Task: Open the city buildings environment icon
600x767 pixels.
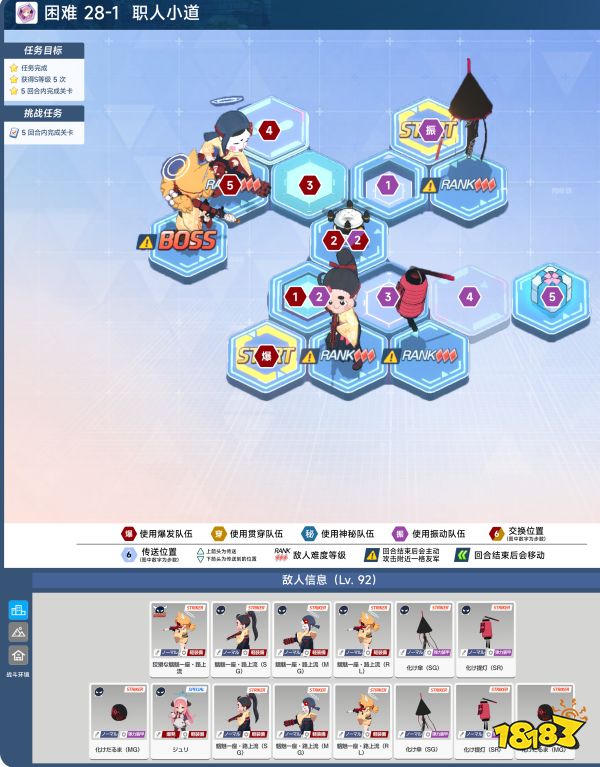Action: coord(18,609)
